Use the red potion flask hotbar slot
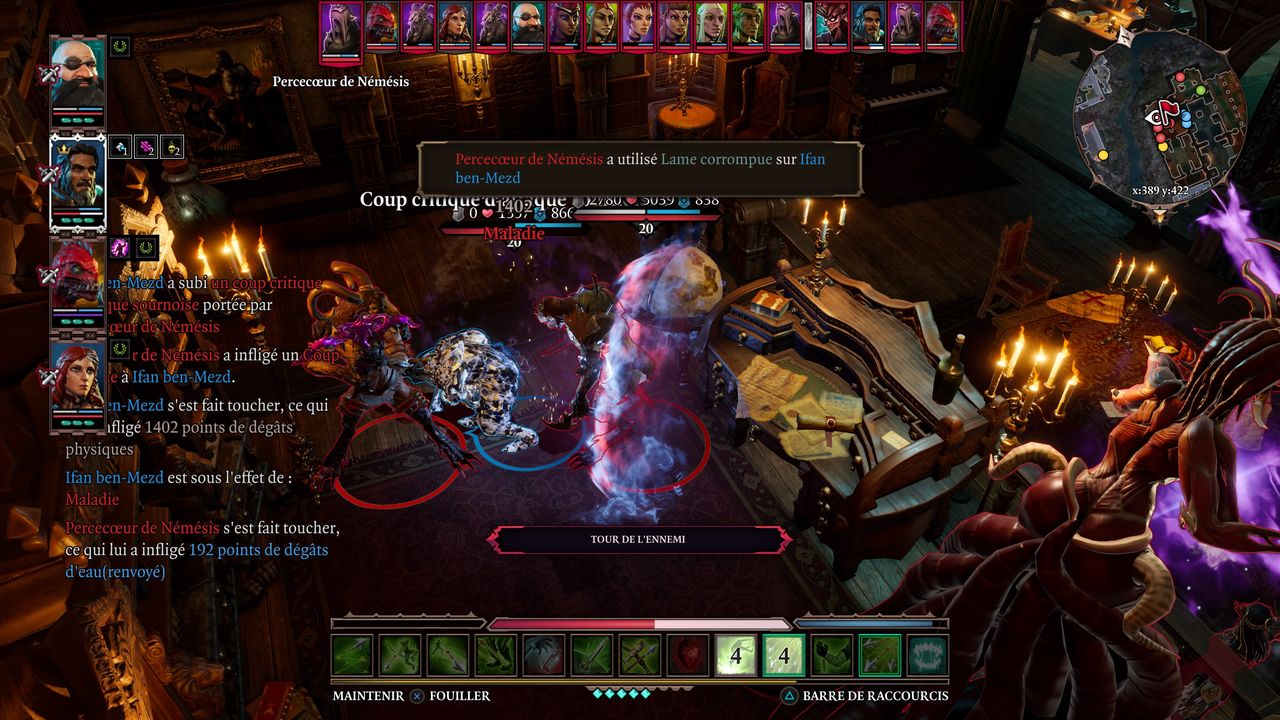 tap(544, 655)
